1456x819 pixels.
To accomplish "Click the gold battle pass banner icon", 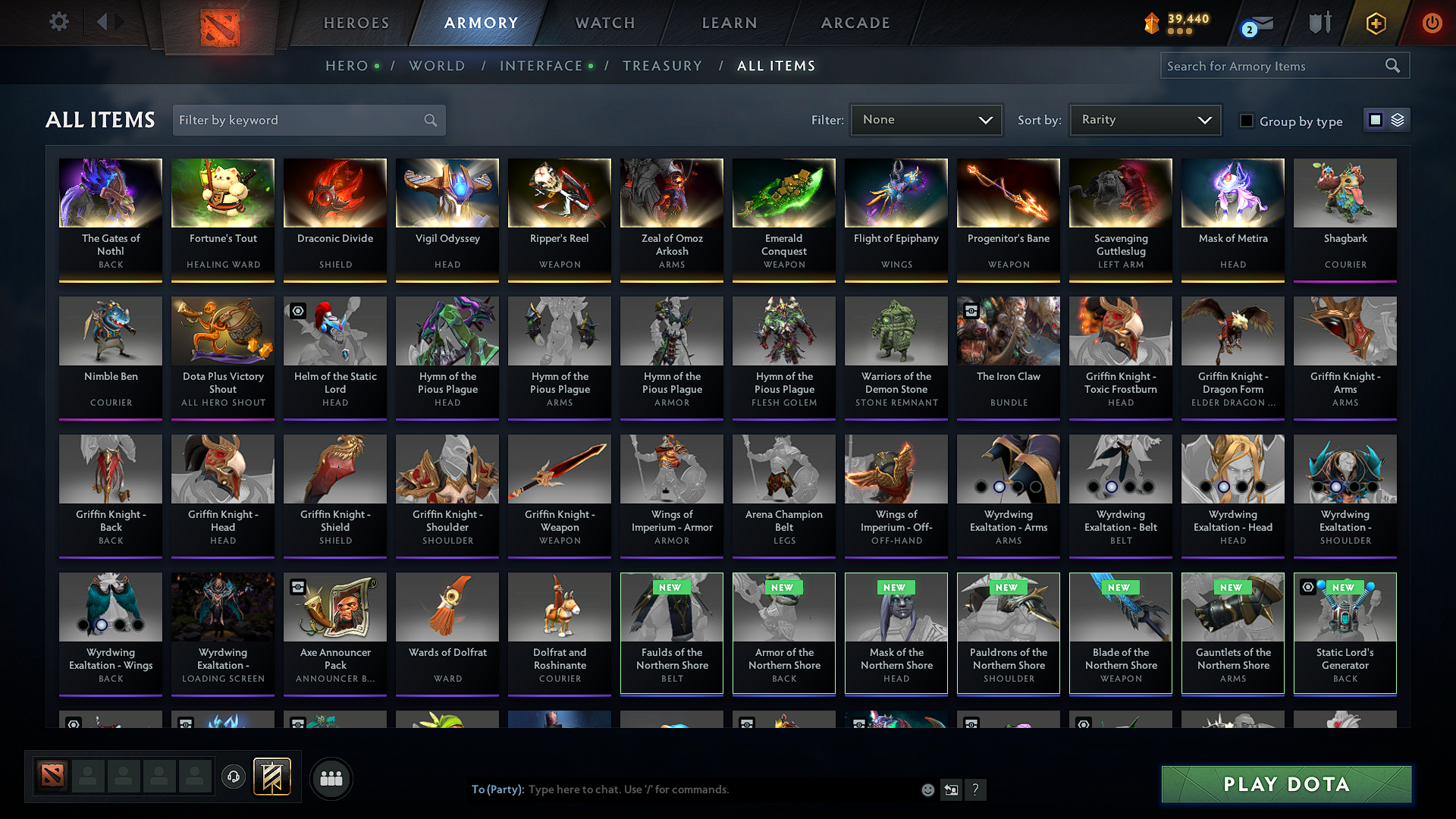I will click(271, 777).
